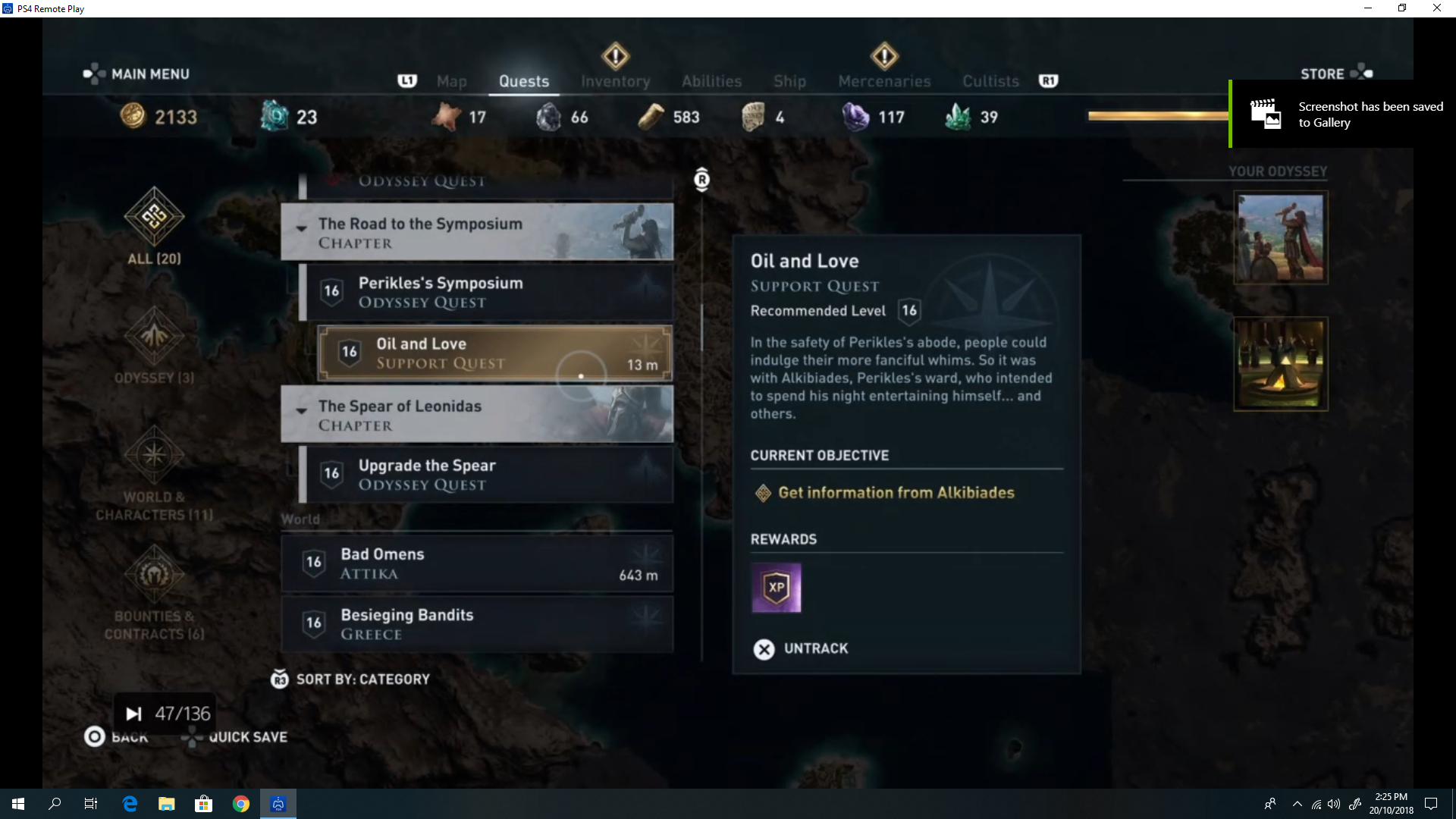Viewport: 1456px width, 819px height.
Task: Click the drachmae coin icon
Action: coord(133,116)
